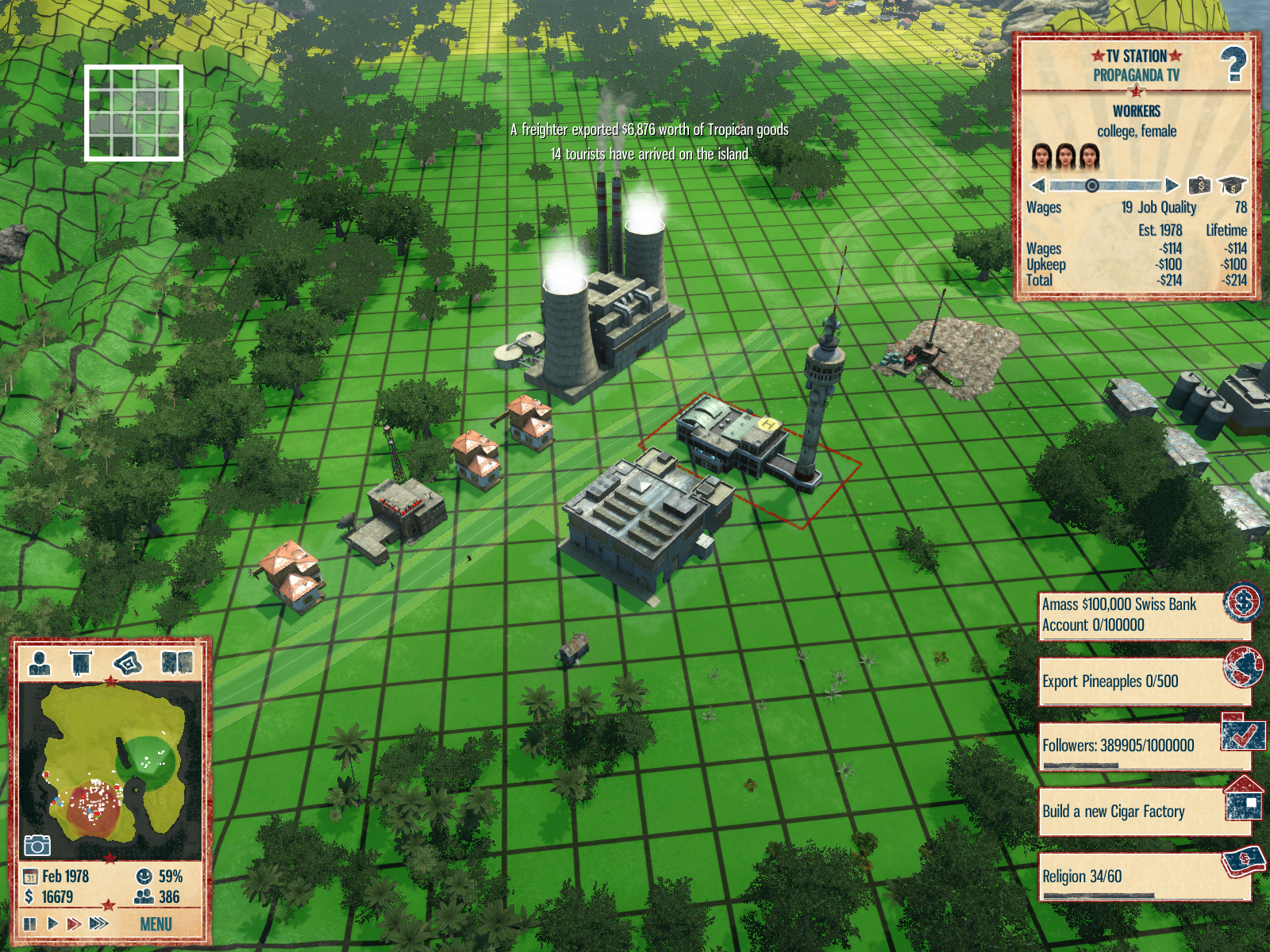Open the almanac book icon
The image size is (1270, 952).
click(176, 662)
